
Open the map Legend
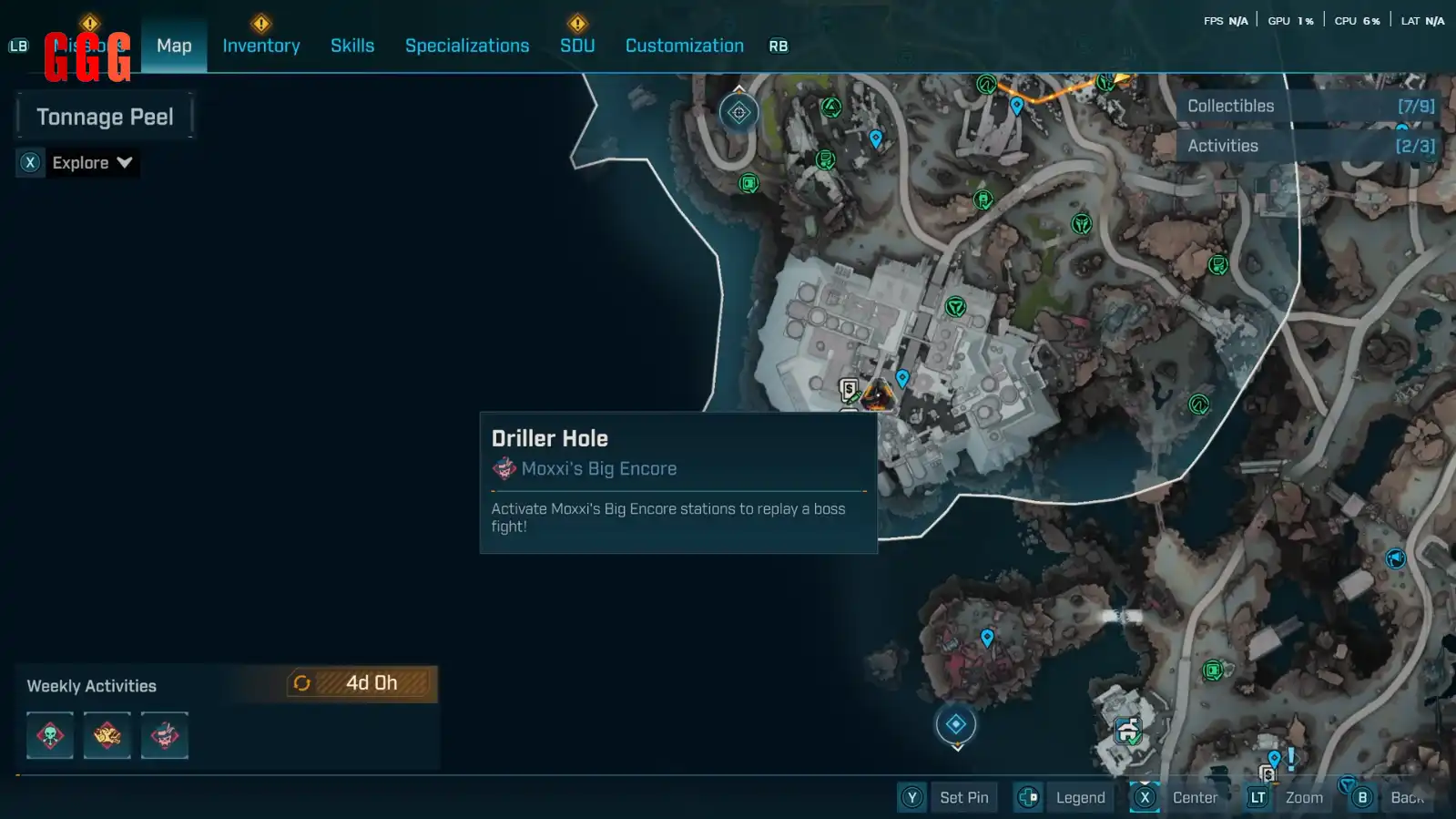[1063, 798]
